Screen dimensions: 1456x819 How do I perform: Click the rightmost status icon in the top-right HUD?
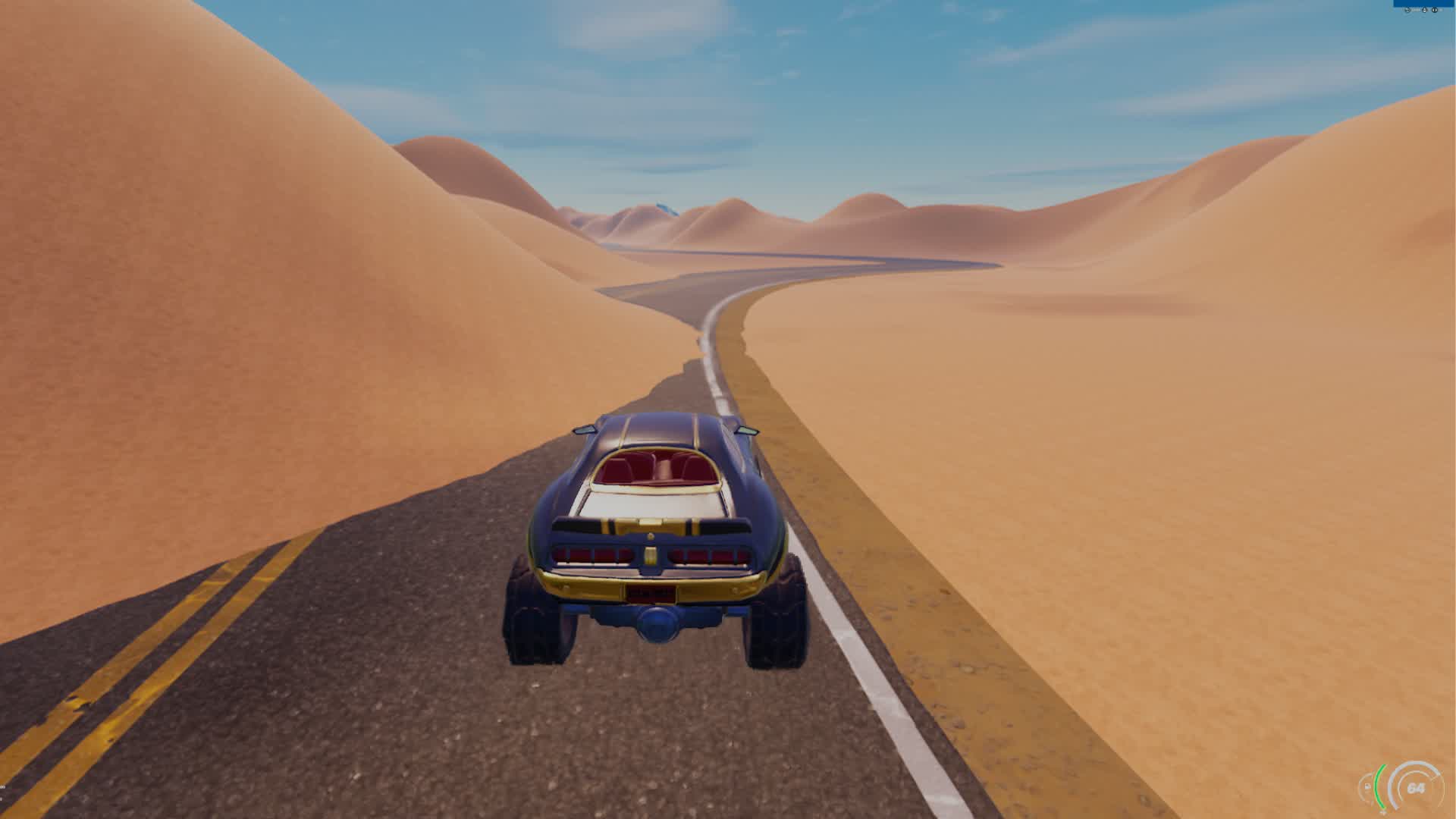point(1436,10)
